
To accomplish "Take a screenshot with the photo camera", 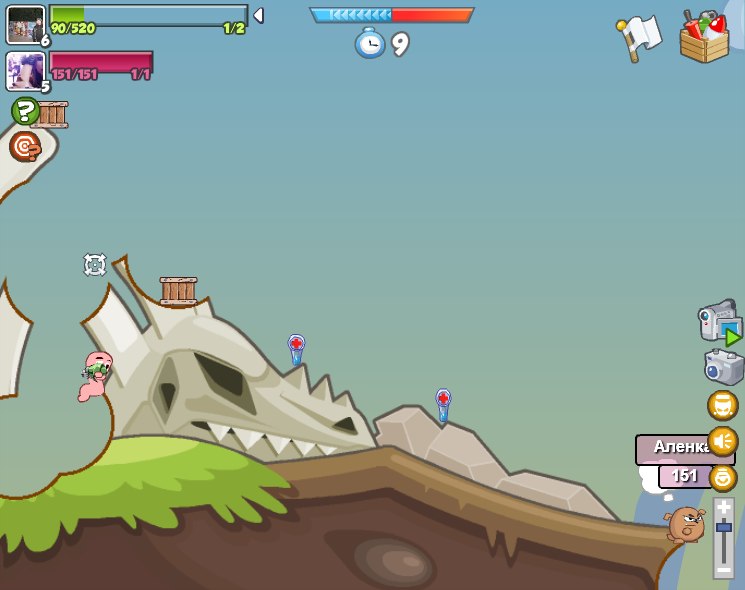I will tap(723, 367).
